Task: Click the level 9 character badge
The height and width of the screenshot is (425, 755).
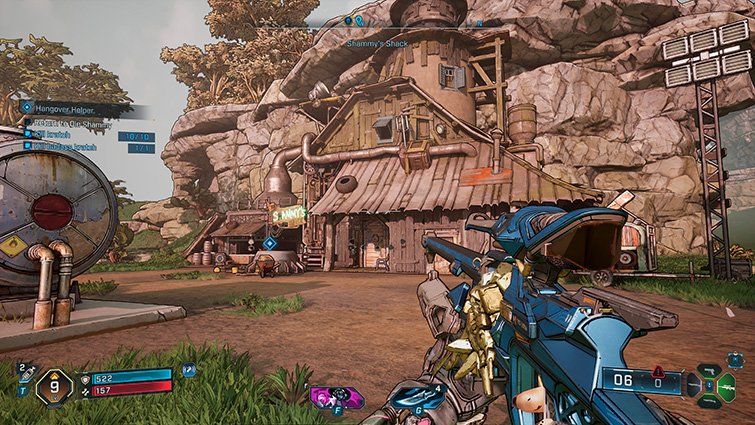Action: point(57,384)
